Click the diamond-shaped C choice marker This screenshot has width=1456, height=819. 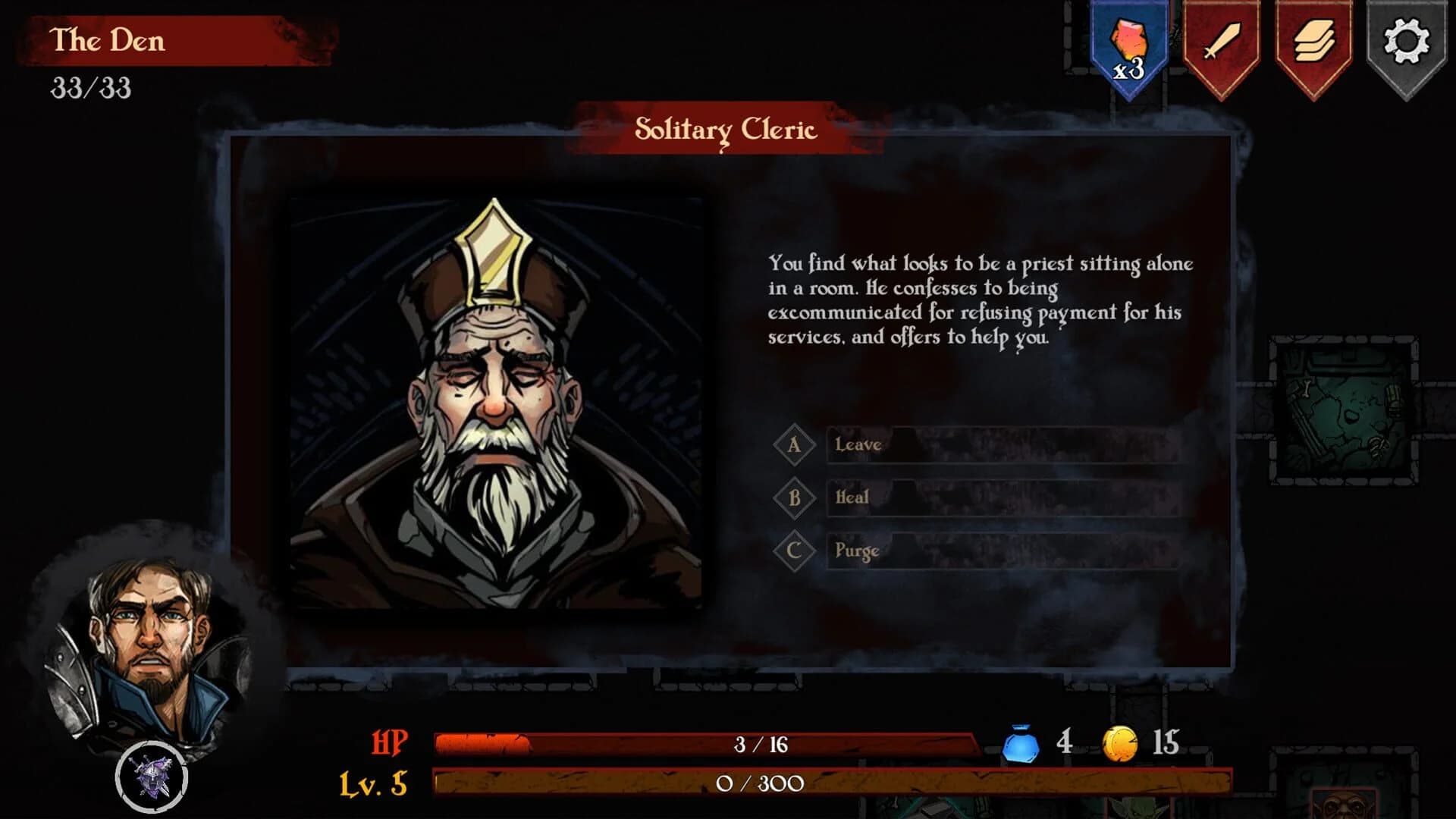(793, 551)
